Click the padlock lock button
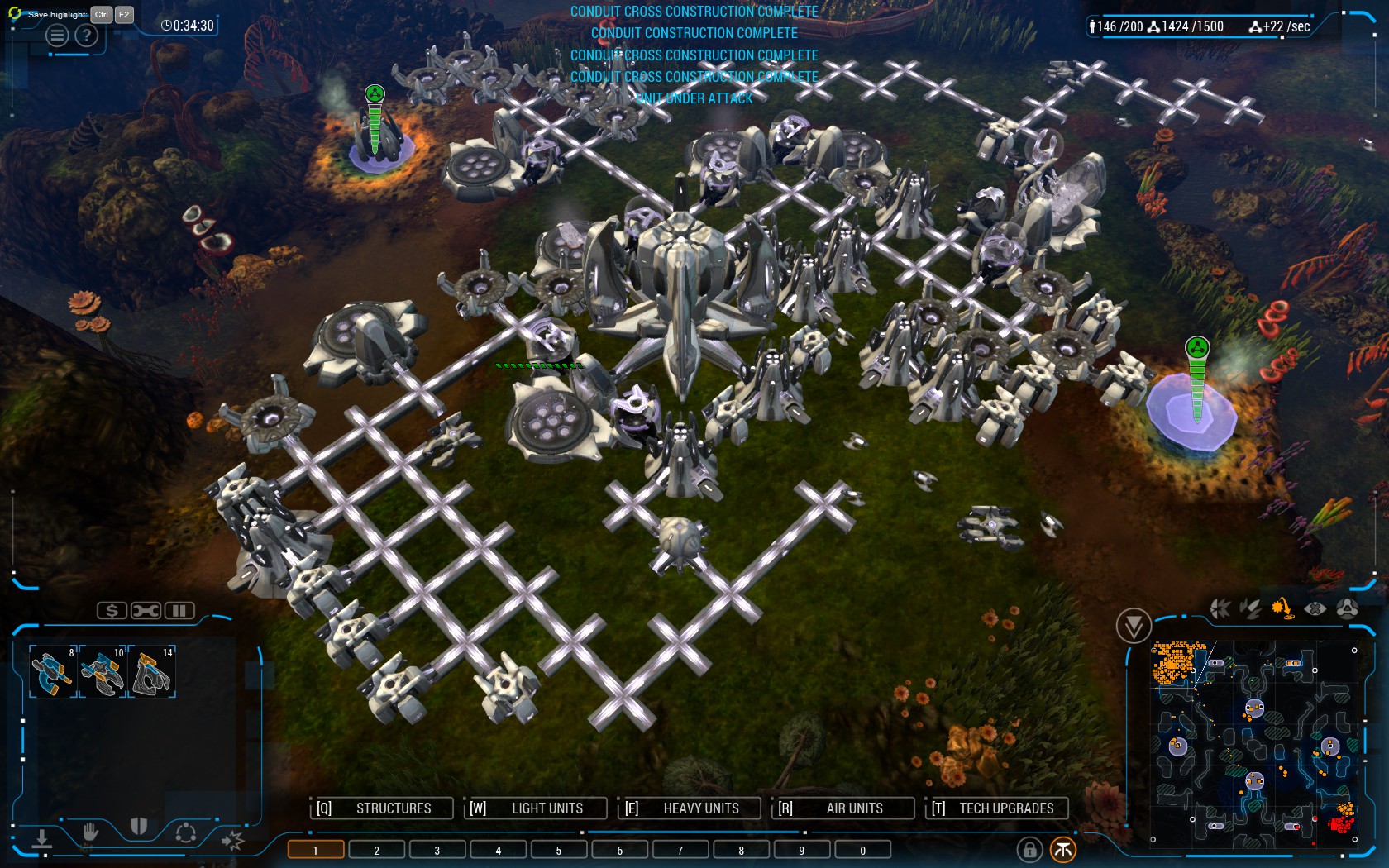Screen dimensions: 1389x868 (1029, 849)
